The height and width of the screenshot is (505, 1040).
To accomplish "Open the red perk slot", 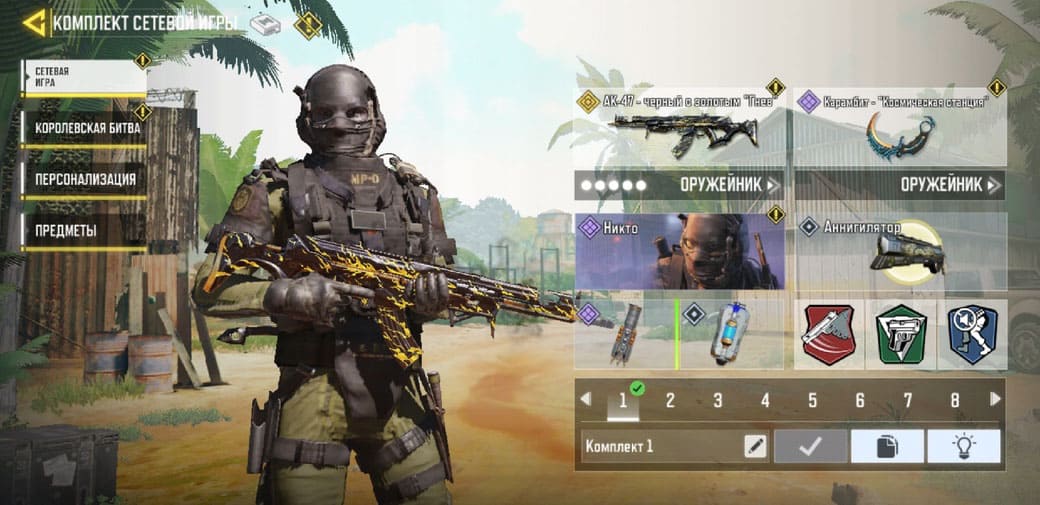I will click(x=829, y=334).
